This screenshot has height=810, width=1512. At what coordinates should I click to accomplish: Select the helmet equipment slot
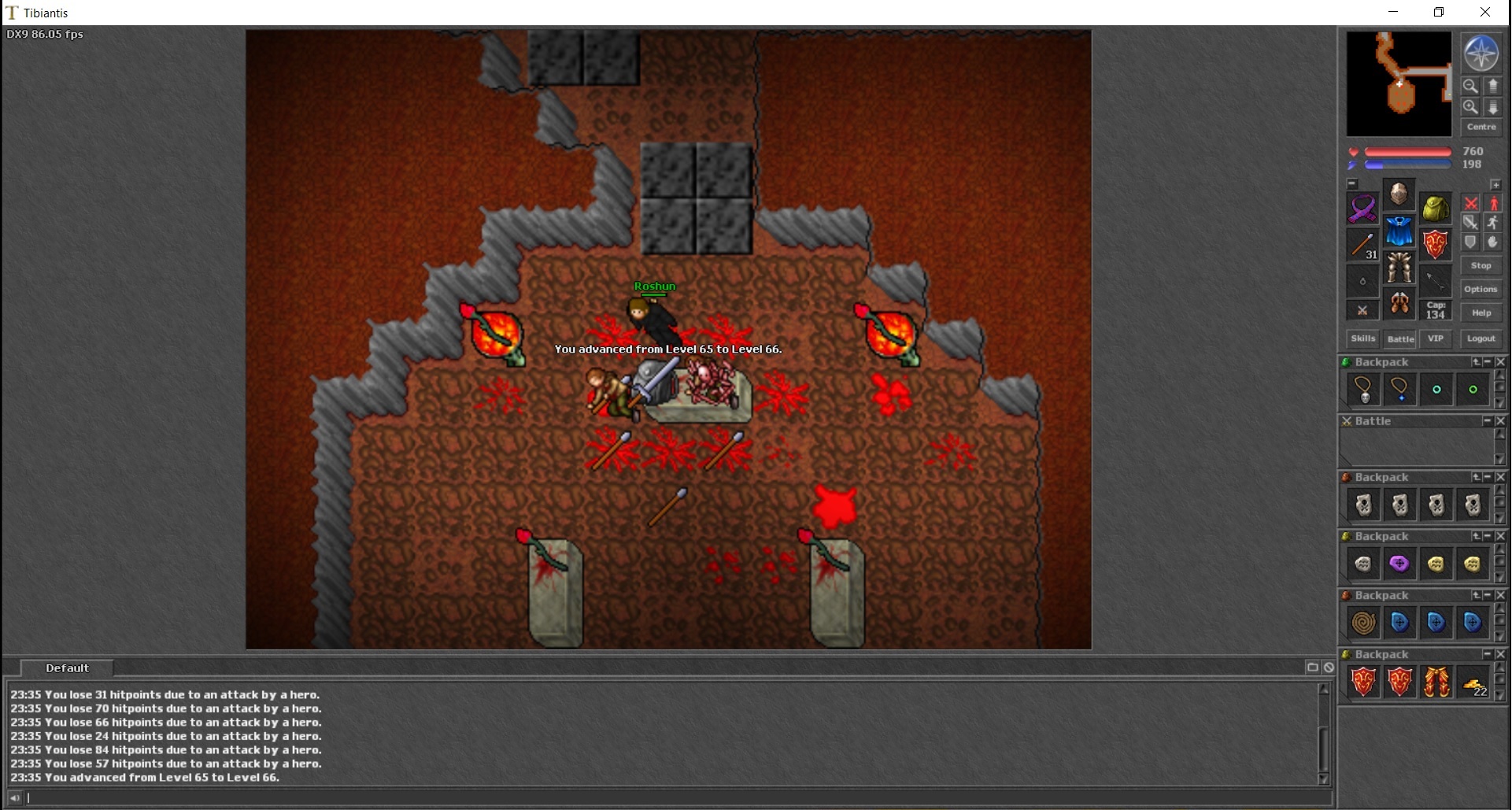tap(1399, 194)
